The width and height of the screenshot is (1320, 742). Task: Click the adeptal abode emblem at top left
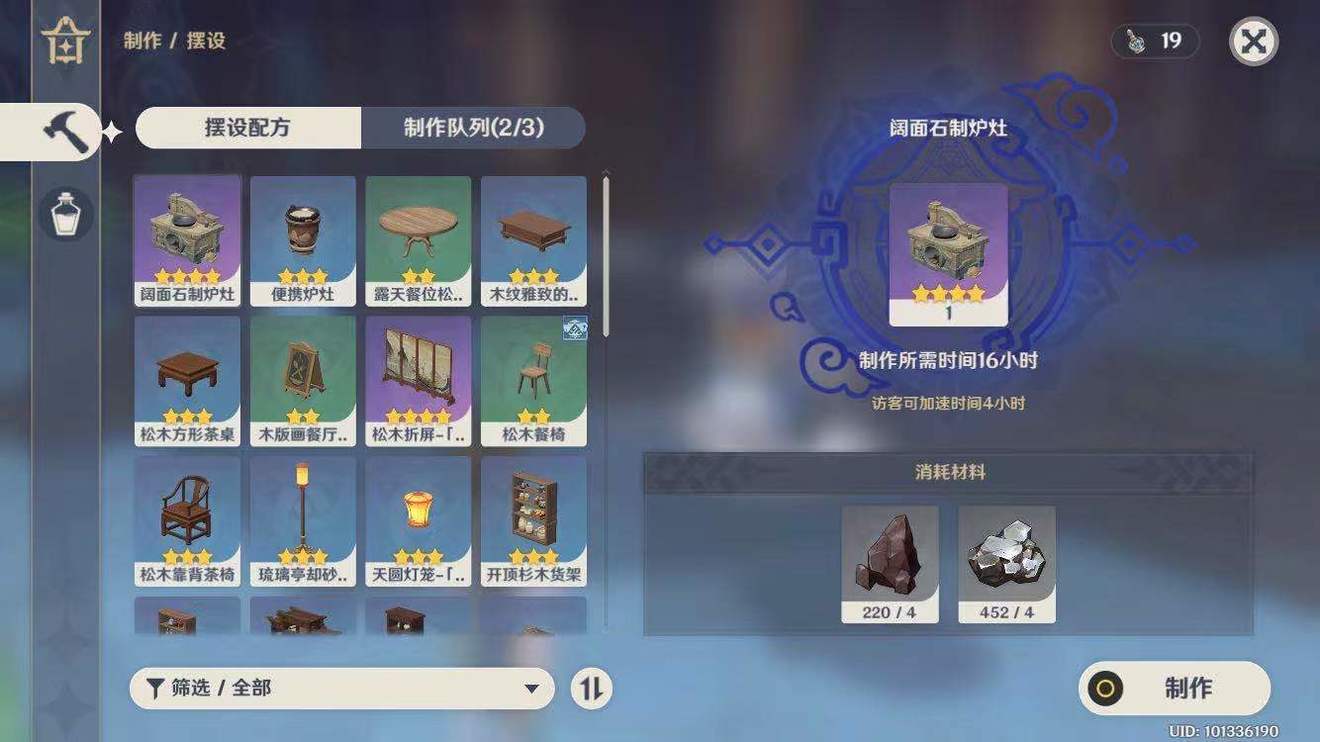pos(64,42)
